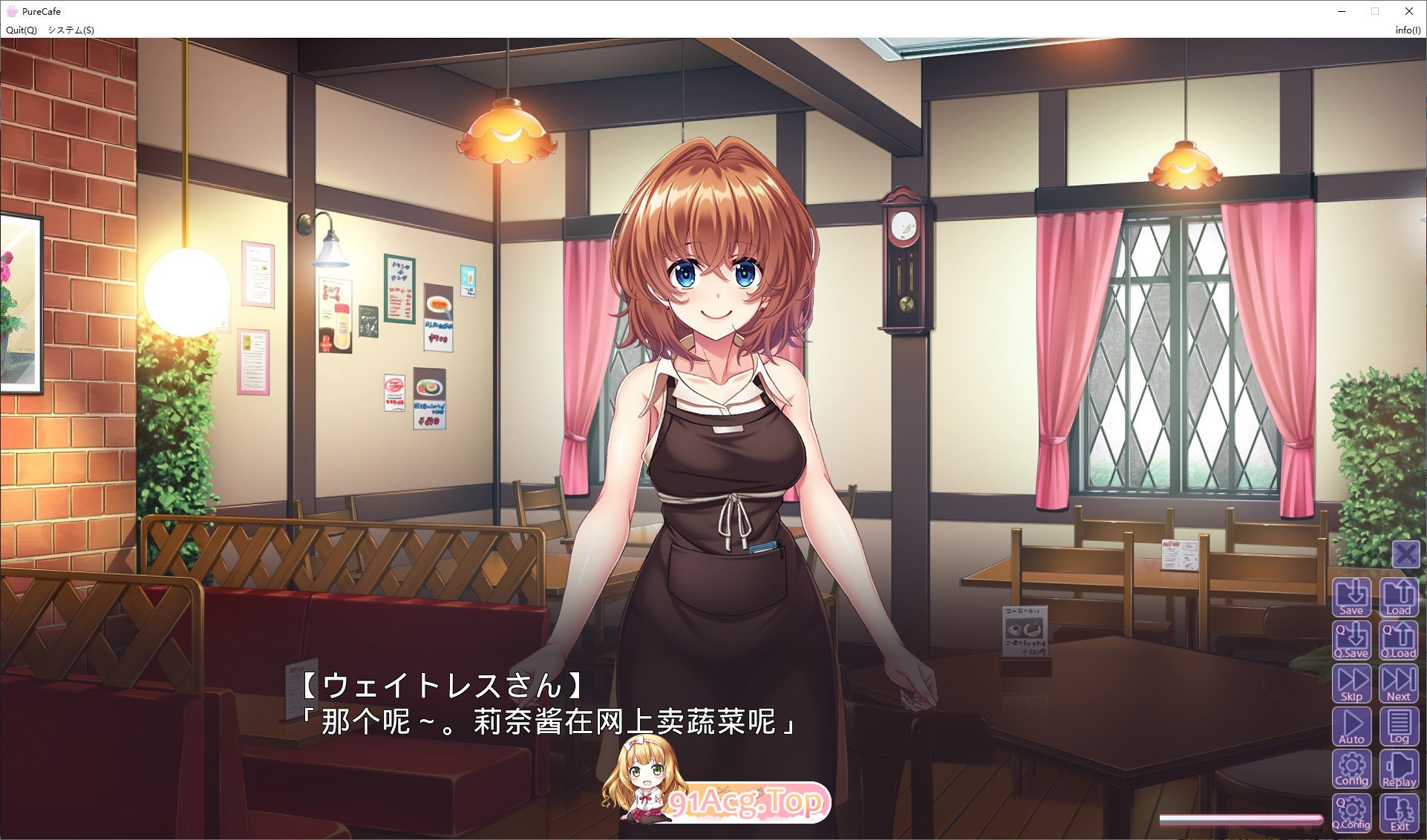Open the Load screen

click(x=1400, y=597)
